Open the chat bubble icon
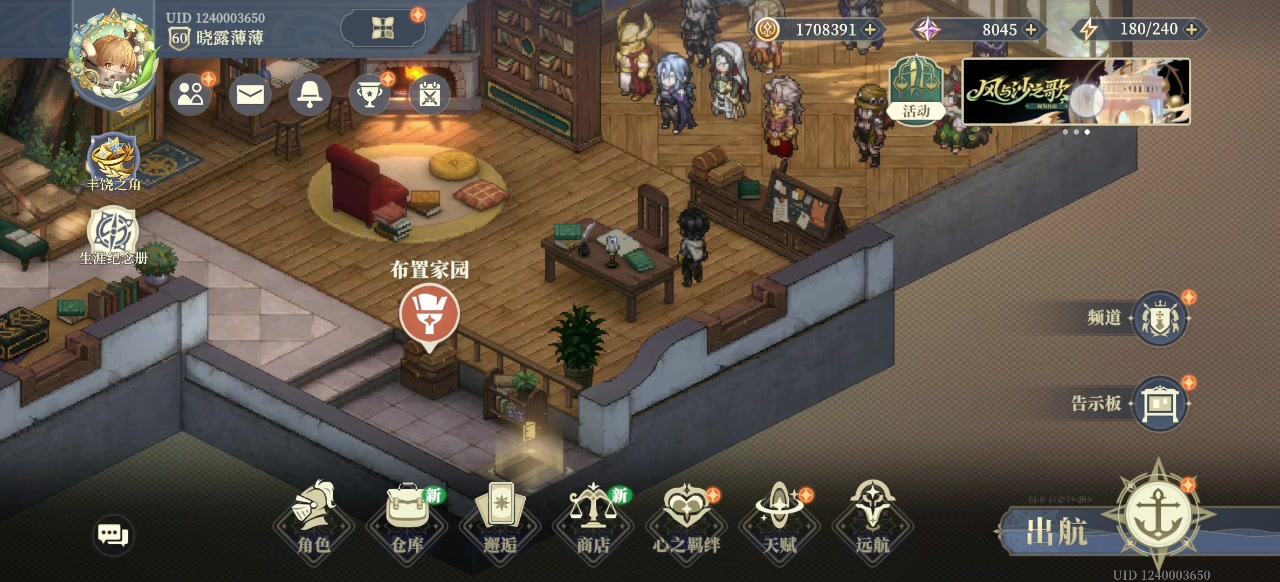 [113, 535]
